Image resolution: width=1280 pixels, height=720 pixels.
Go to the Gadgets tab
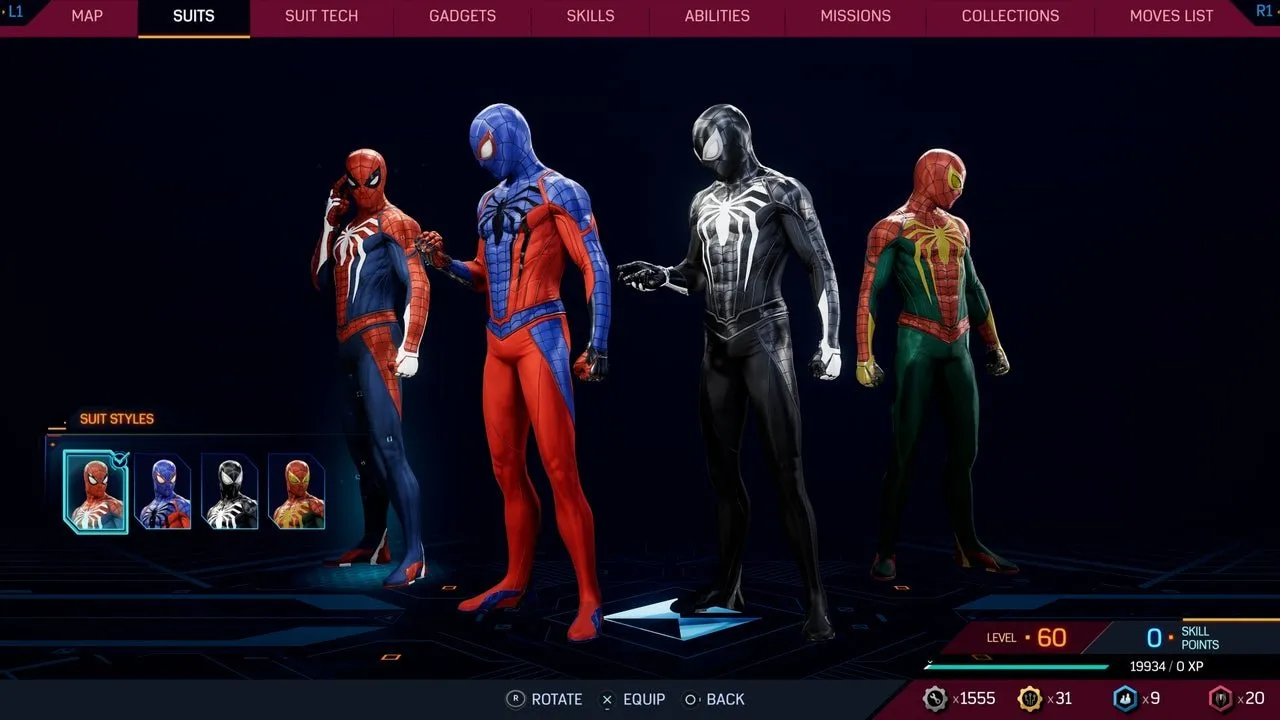463,16
